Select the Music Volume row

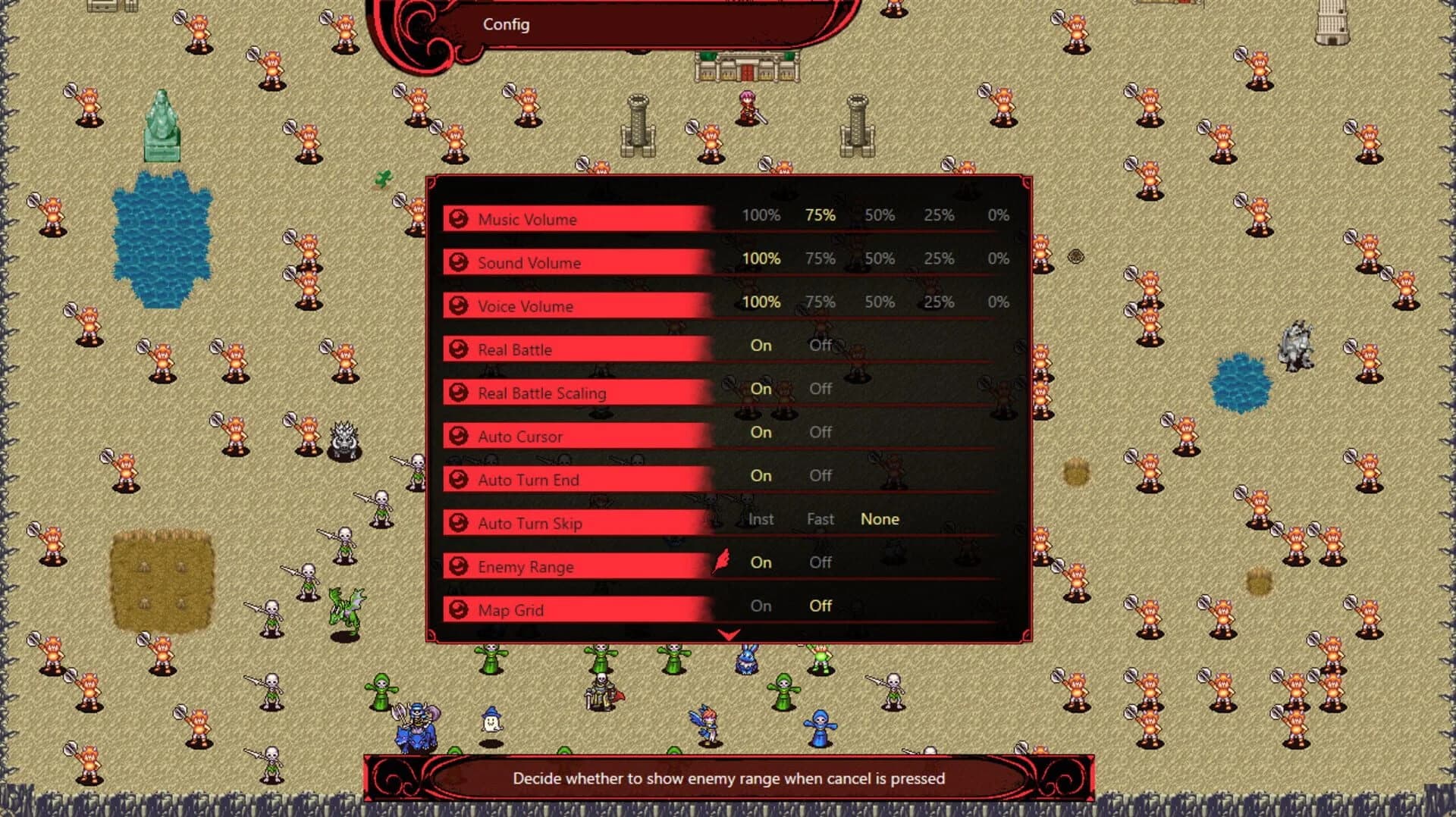coord(576,219)
